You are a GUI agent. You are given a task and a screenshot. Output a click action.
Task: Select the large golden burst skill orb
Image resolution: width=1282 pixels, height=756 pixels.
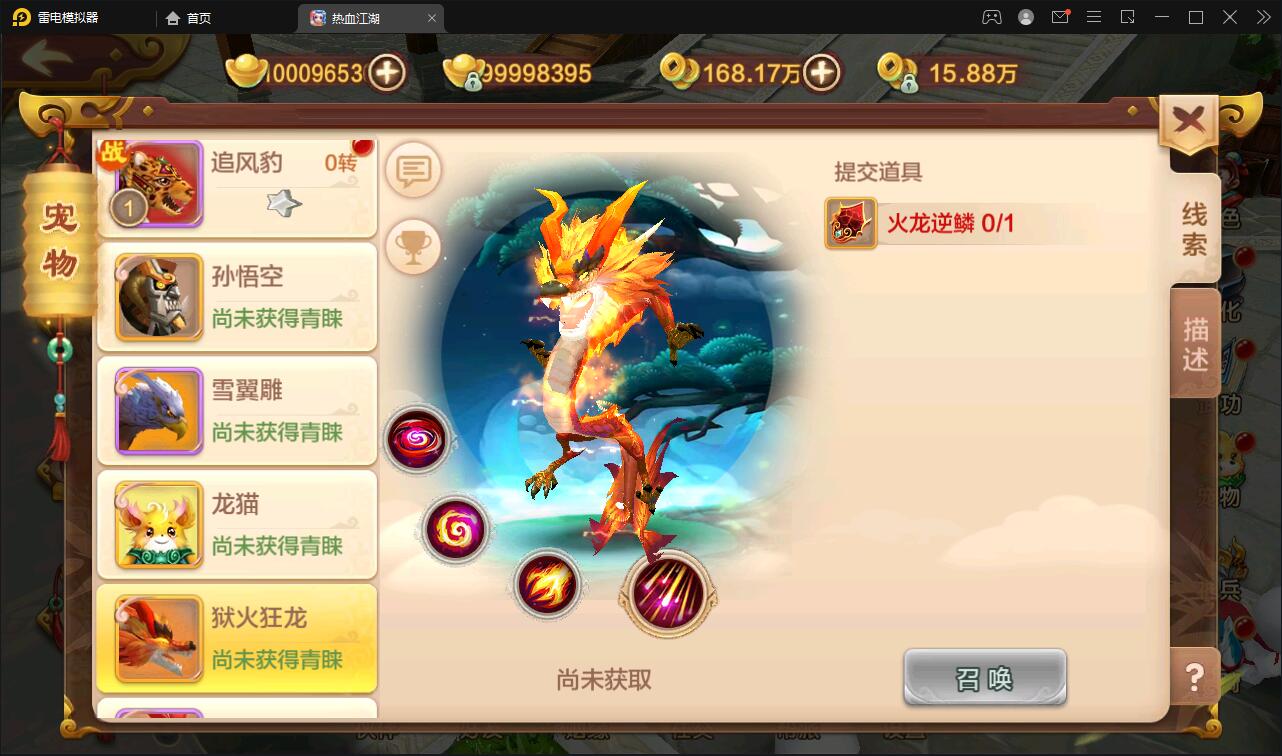pos(668,595)
